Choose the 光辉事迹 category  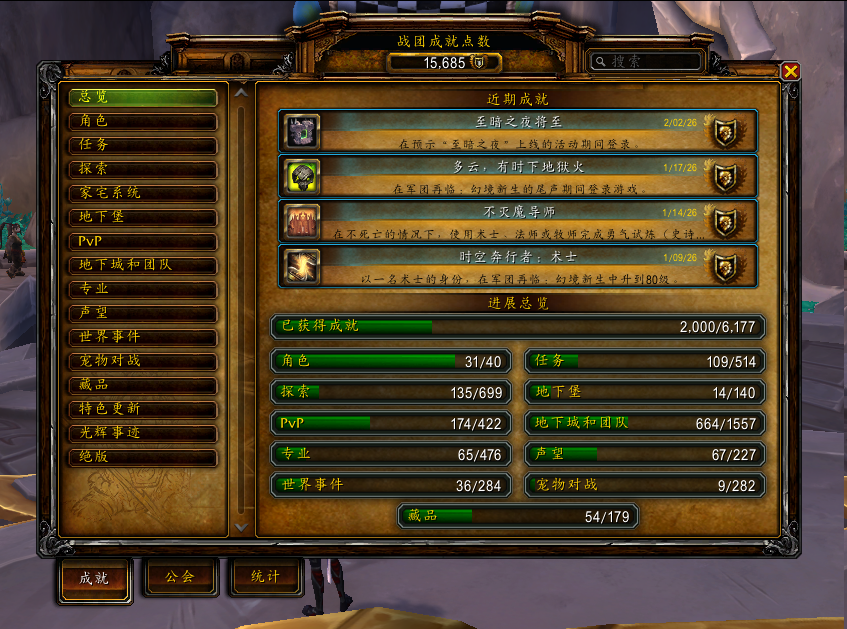click(143, 433)
